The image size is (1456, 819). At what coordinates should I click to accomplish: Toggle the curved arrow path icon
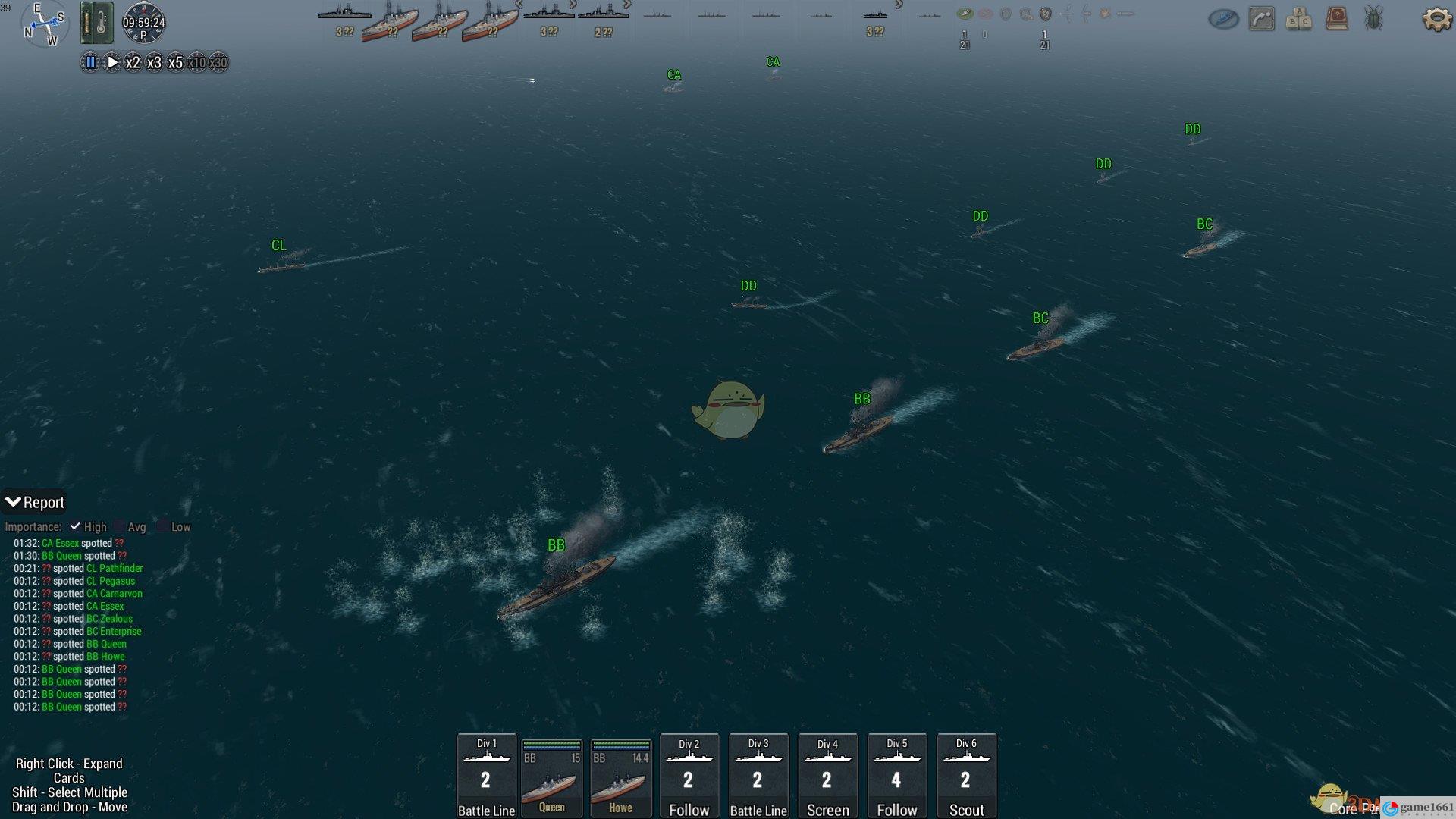click(1261, 19)
